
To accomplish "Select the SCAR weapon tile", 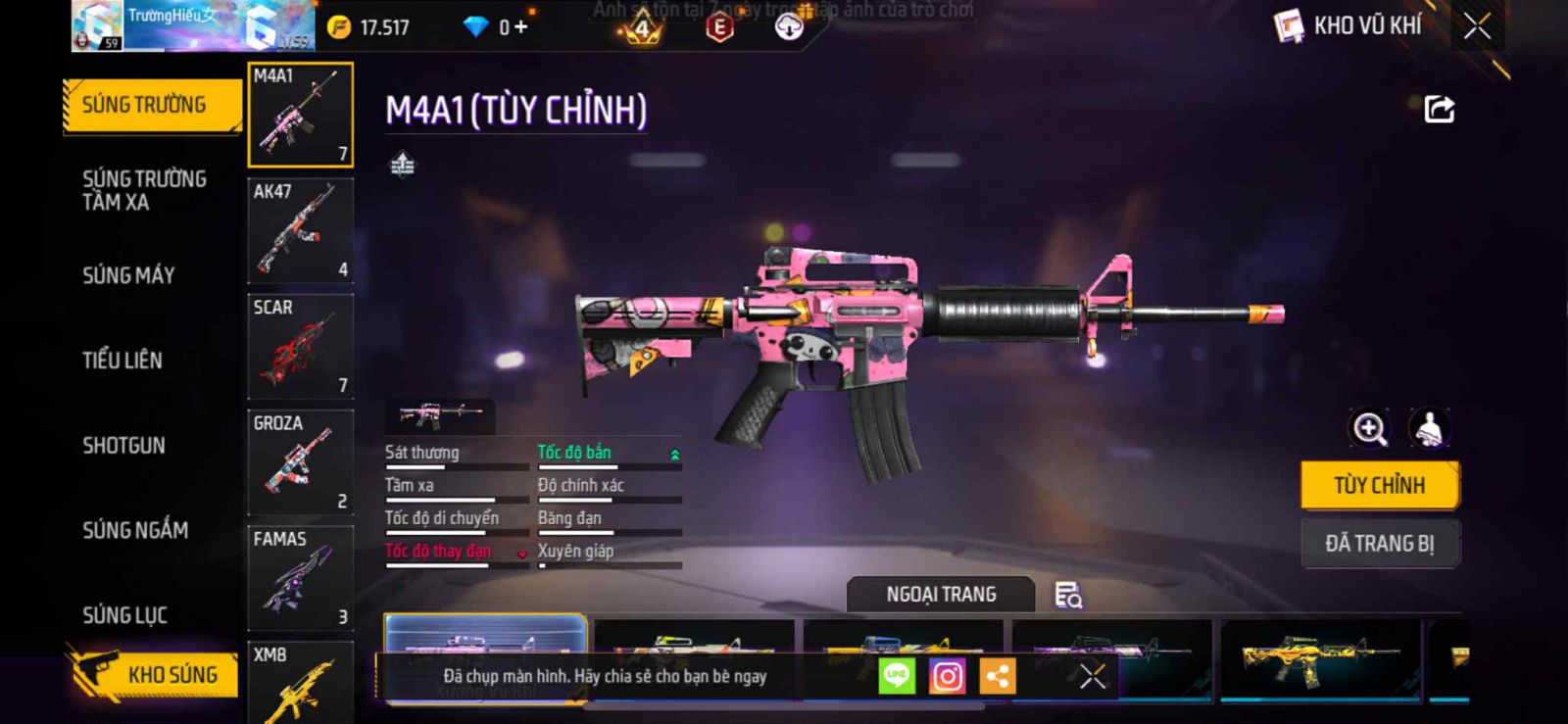I will click(x=300, y=347).
